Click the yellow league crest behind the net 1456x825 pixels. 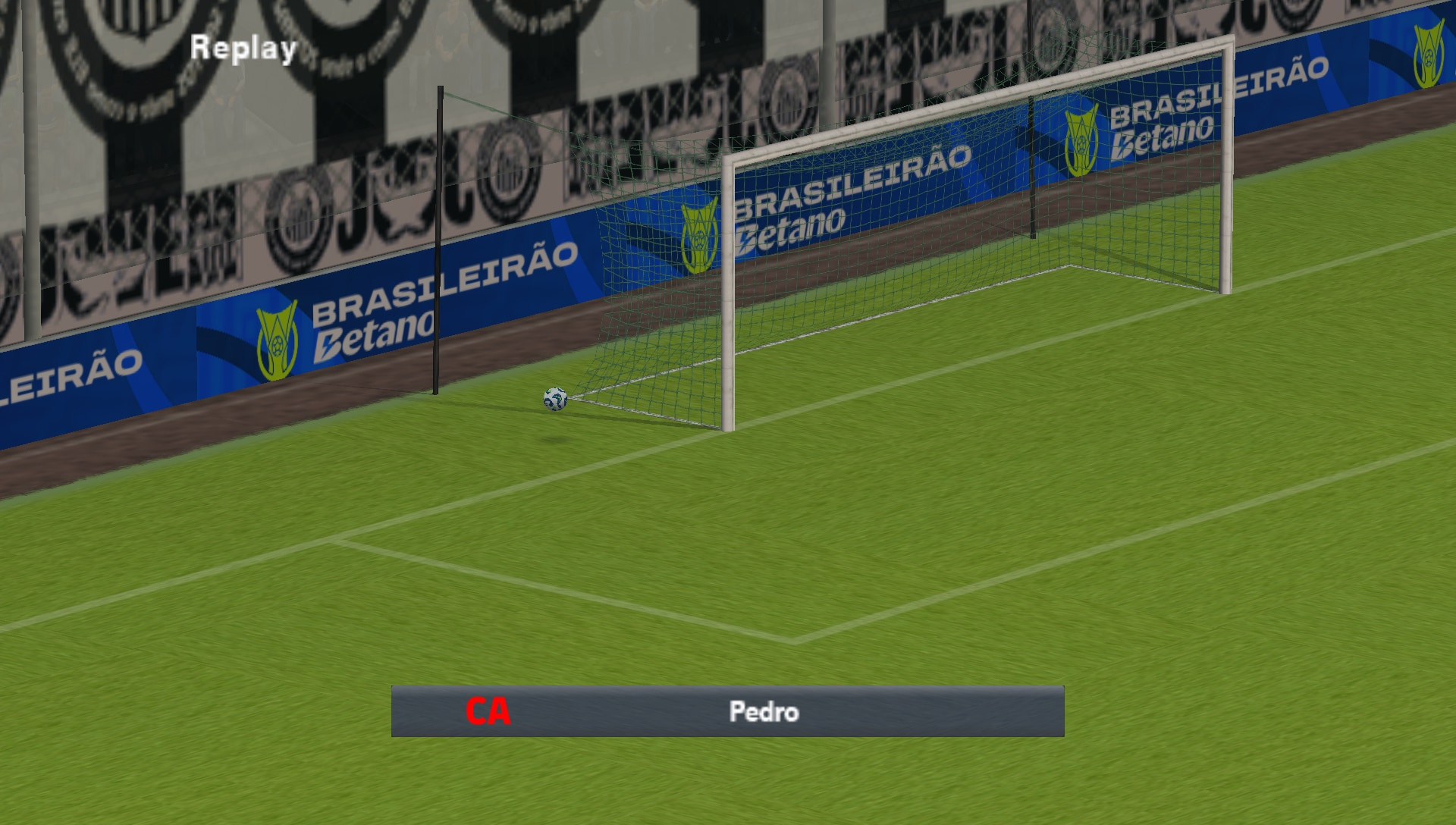click(x=698, y=233)
